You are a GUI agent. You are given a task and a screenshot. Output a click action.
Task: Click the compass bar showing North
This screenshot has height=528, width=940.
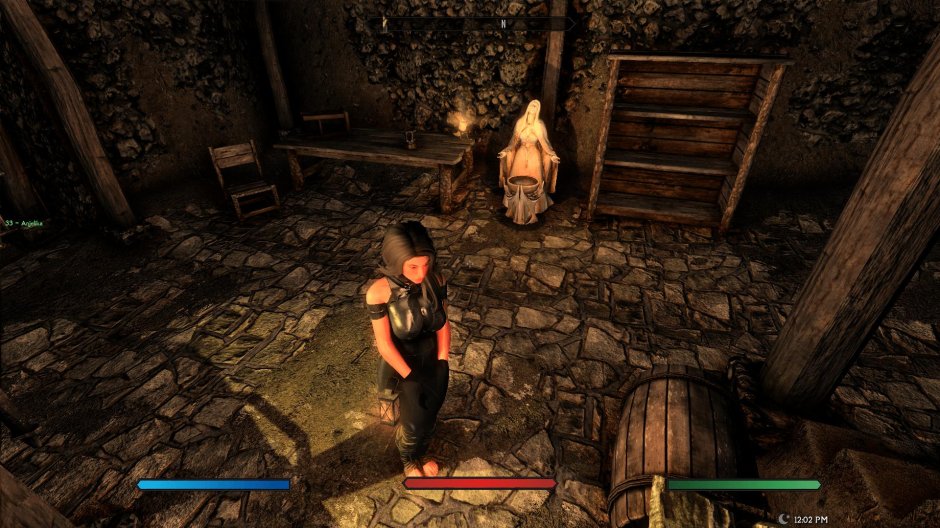click(x=470, y=23)
